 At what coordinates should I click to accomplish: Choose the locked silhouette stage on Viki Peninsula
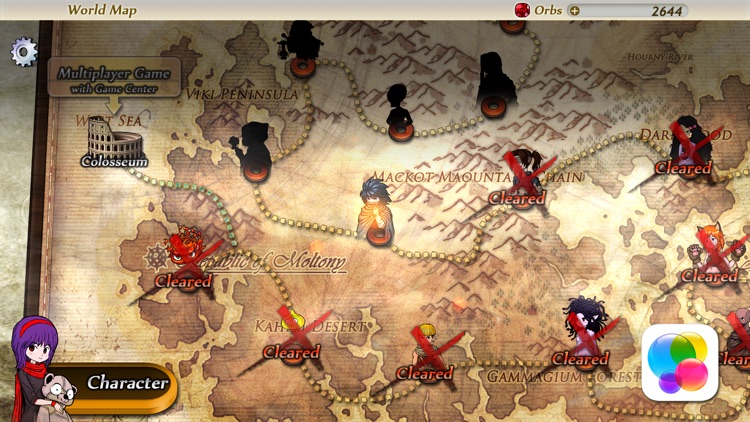pyautogui.click(x=256, y=150)
